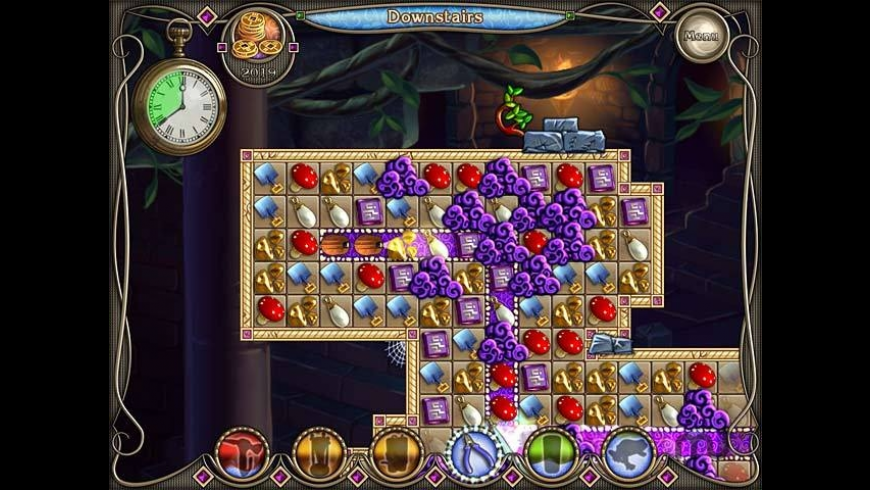Viewport: 870px width, 490px height.
Task: Pick the blue shovel tile in the board's top-left corner
Action: (x=269, y=176)
